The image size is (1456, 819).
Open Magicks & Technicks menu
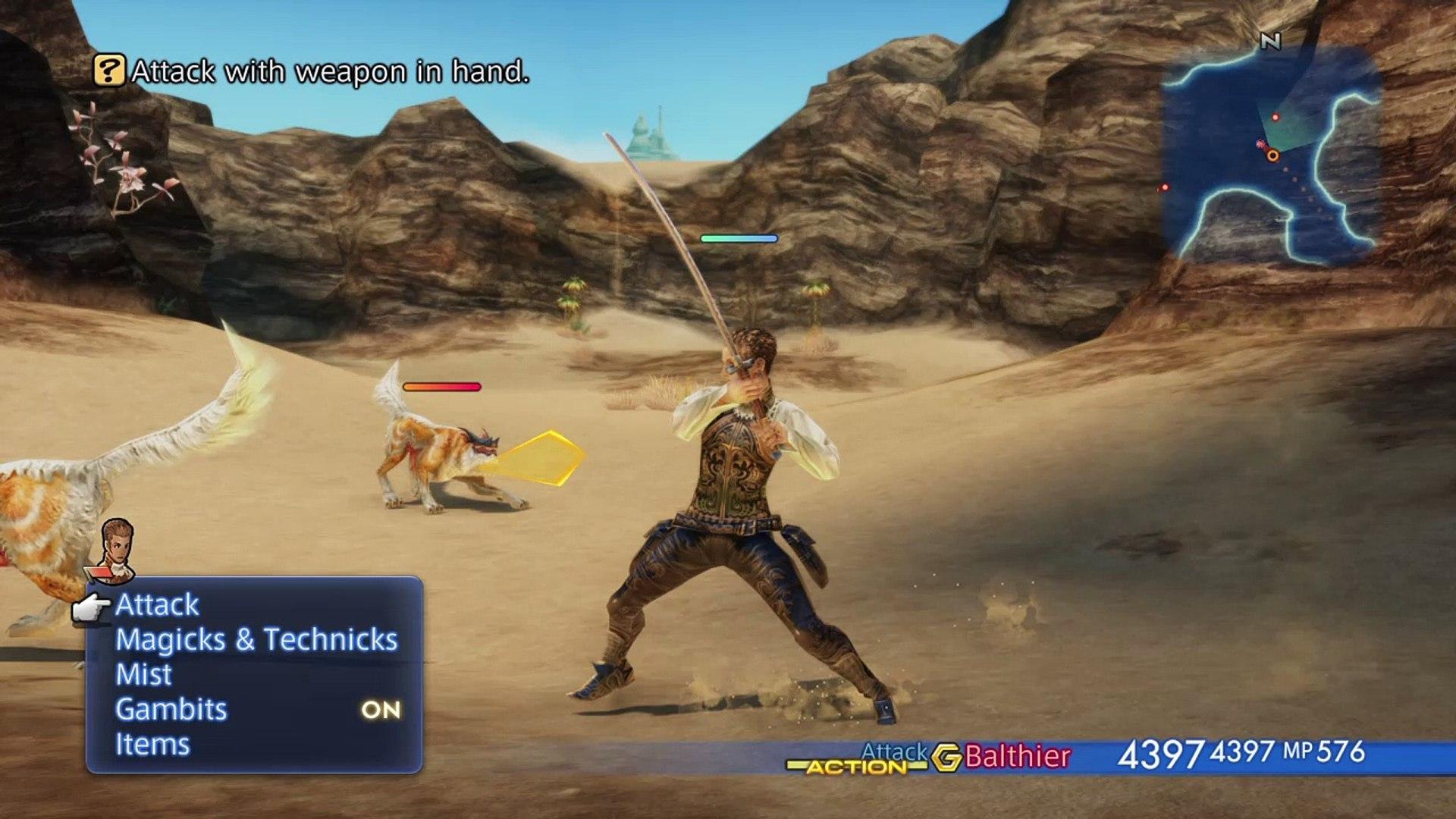tap(256, 640)
